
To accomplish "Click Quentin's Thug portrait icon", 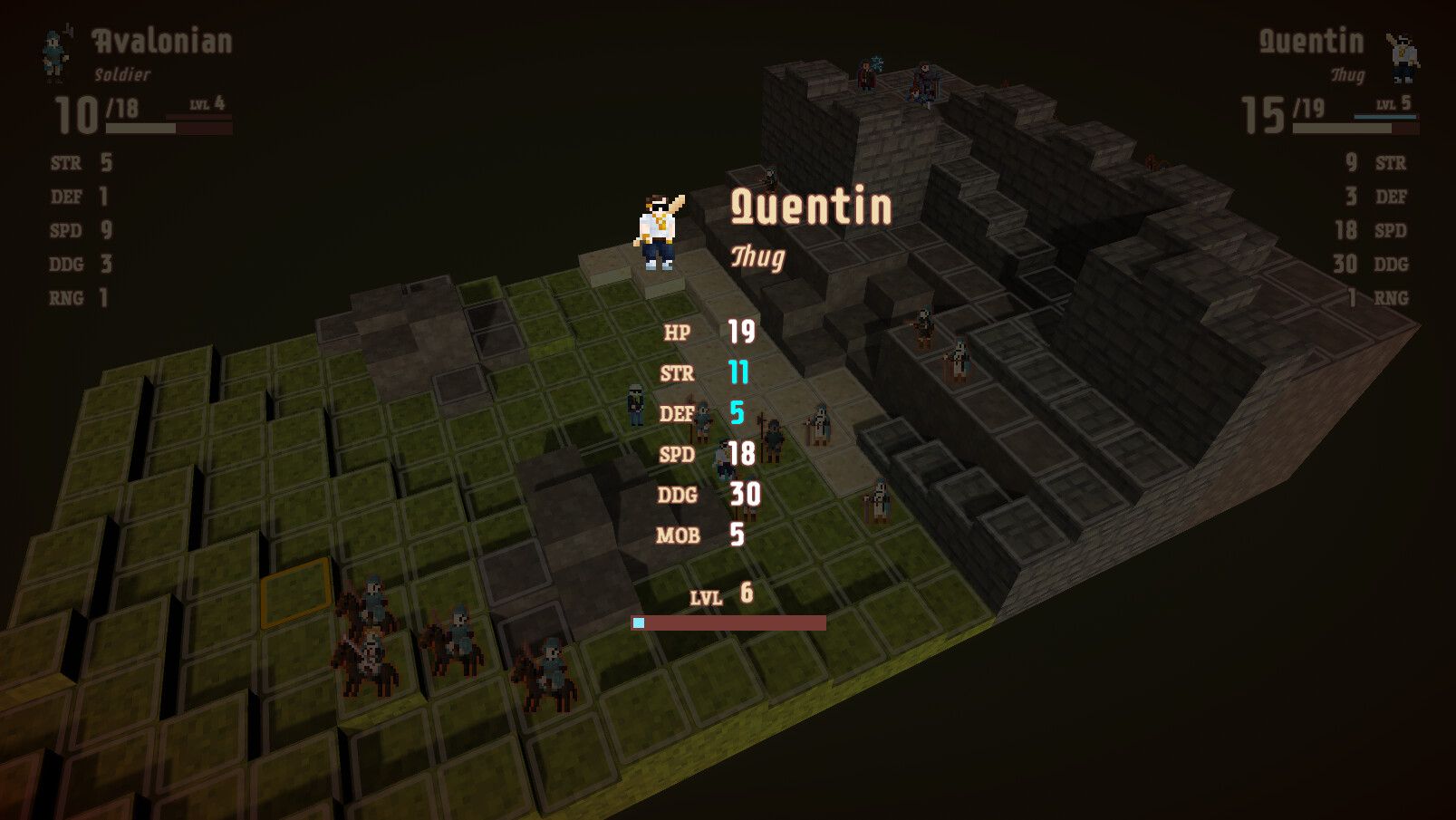I will [x=1402, y=54].
